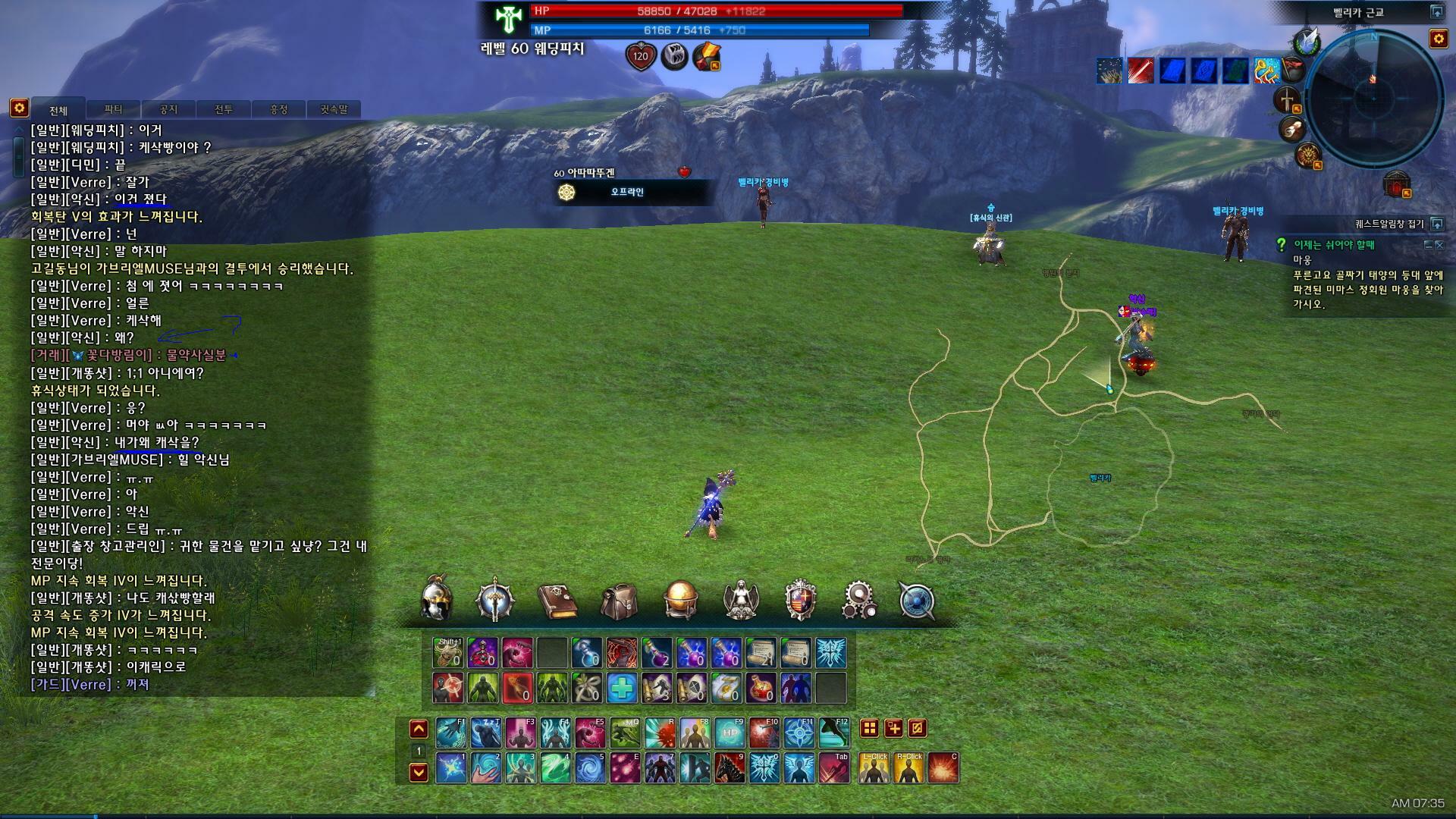Select the 귓속말 chat tab

(x=334, y=109)
